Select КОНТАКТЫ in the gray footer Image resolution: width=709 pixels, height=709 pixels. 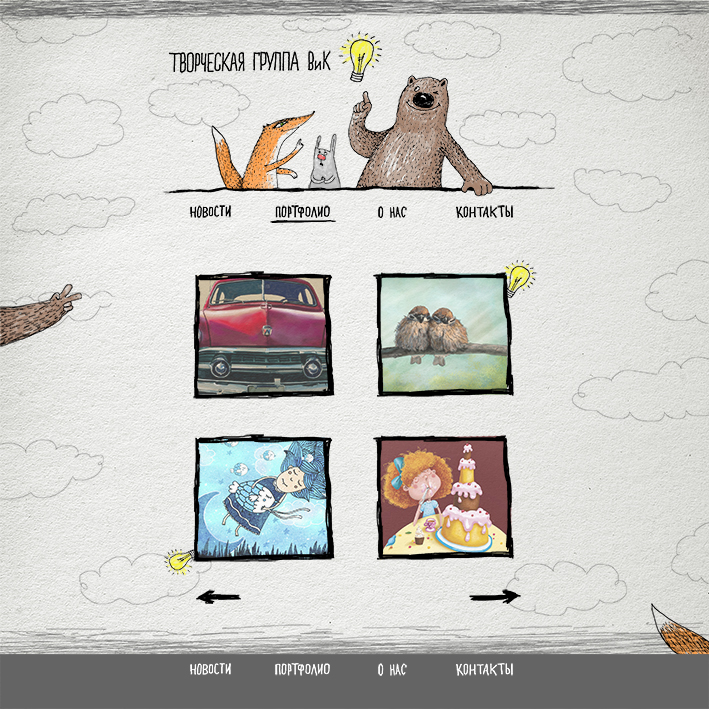point(484,670)
